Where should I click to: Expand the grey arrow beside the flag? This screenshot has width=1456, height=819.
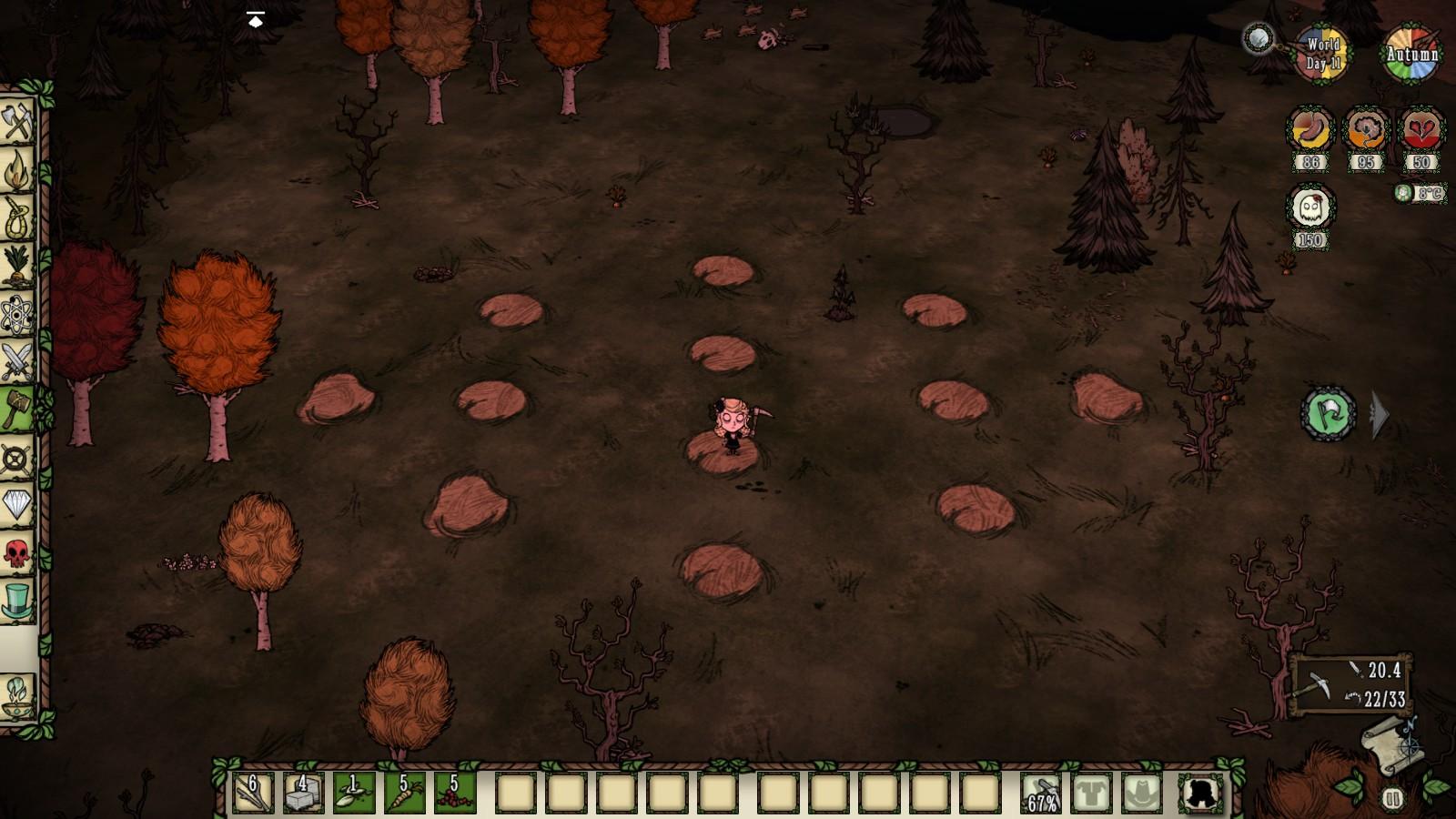[1380, 415]
